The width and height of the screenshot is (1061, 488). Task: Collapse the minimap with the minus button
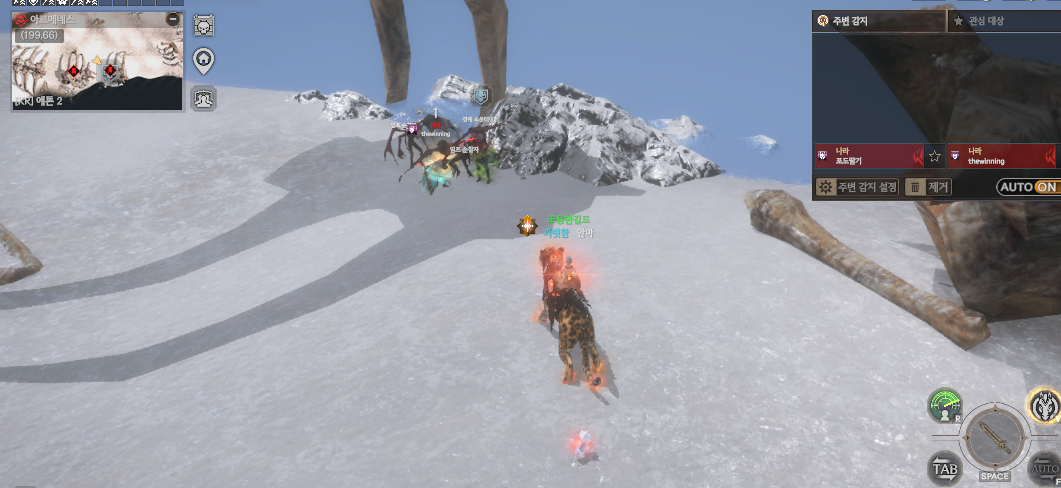(x=173, y=19)
